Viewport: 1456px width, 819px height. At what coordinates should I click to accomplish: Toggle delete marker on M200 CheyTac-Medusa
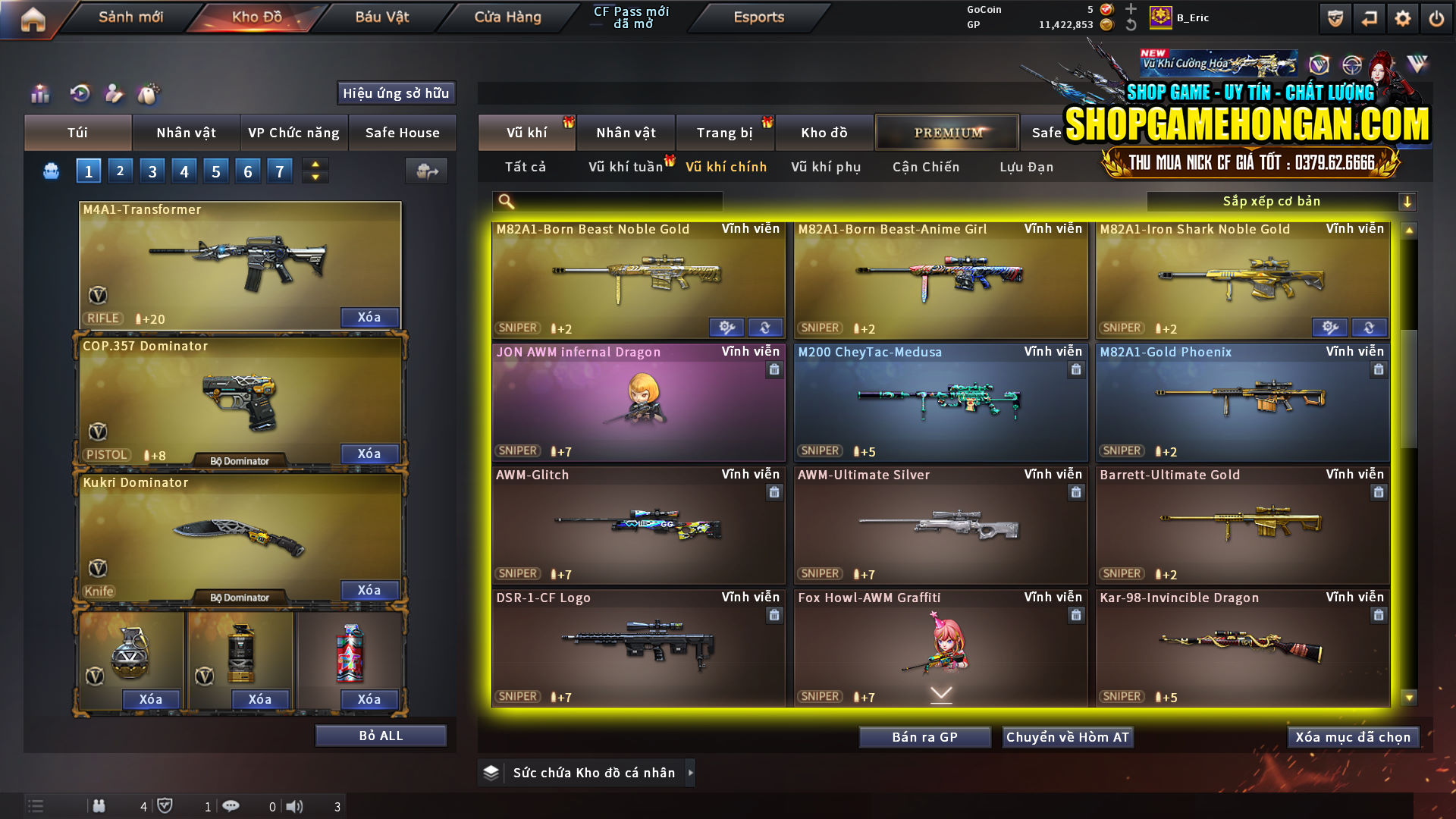1076,369
